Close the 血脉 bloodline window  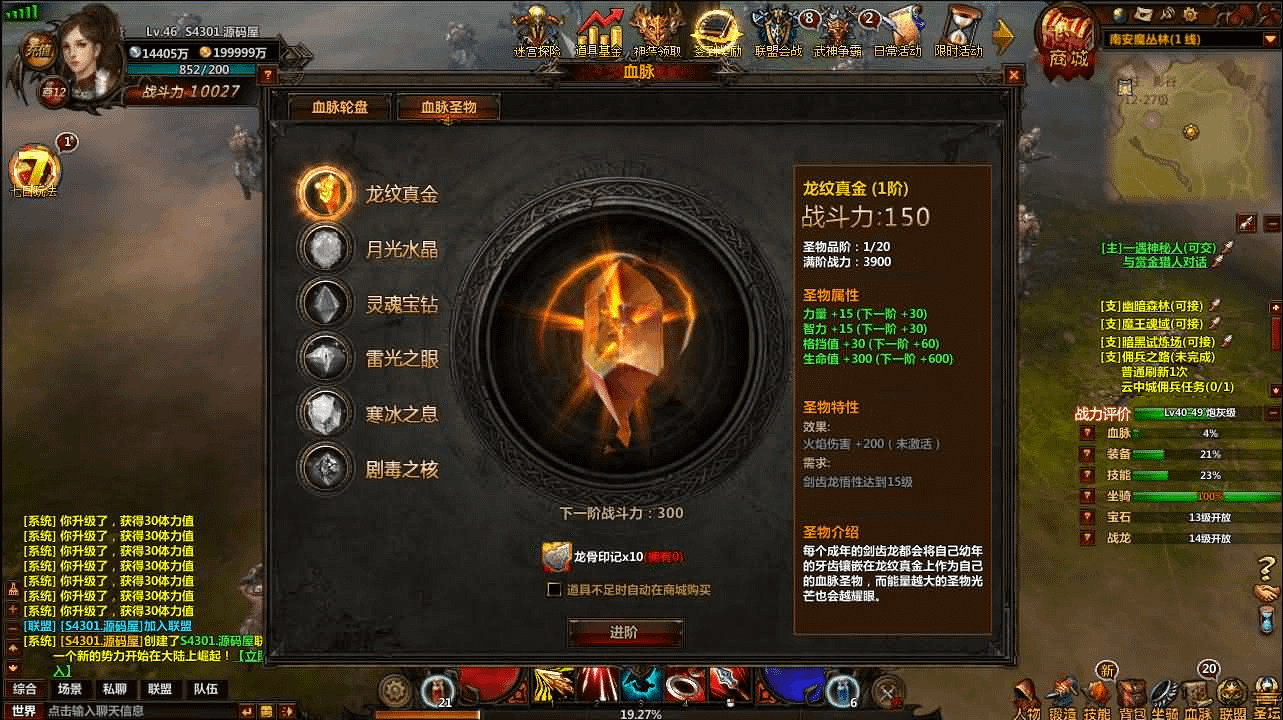pyautogui.click(x=1014, y=74)
